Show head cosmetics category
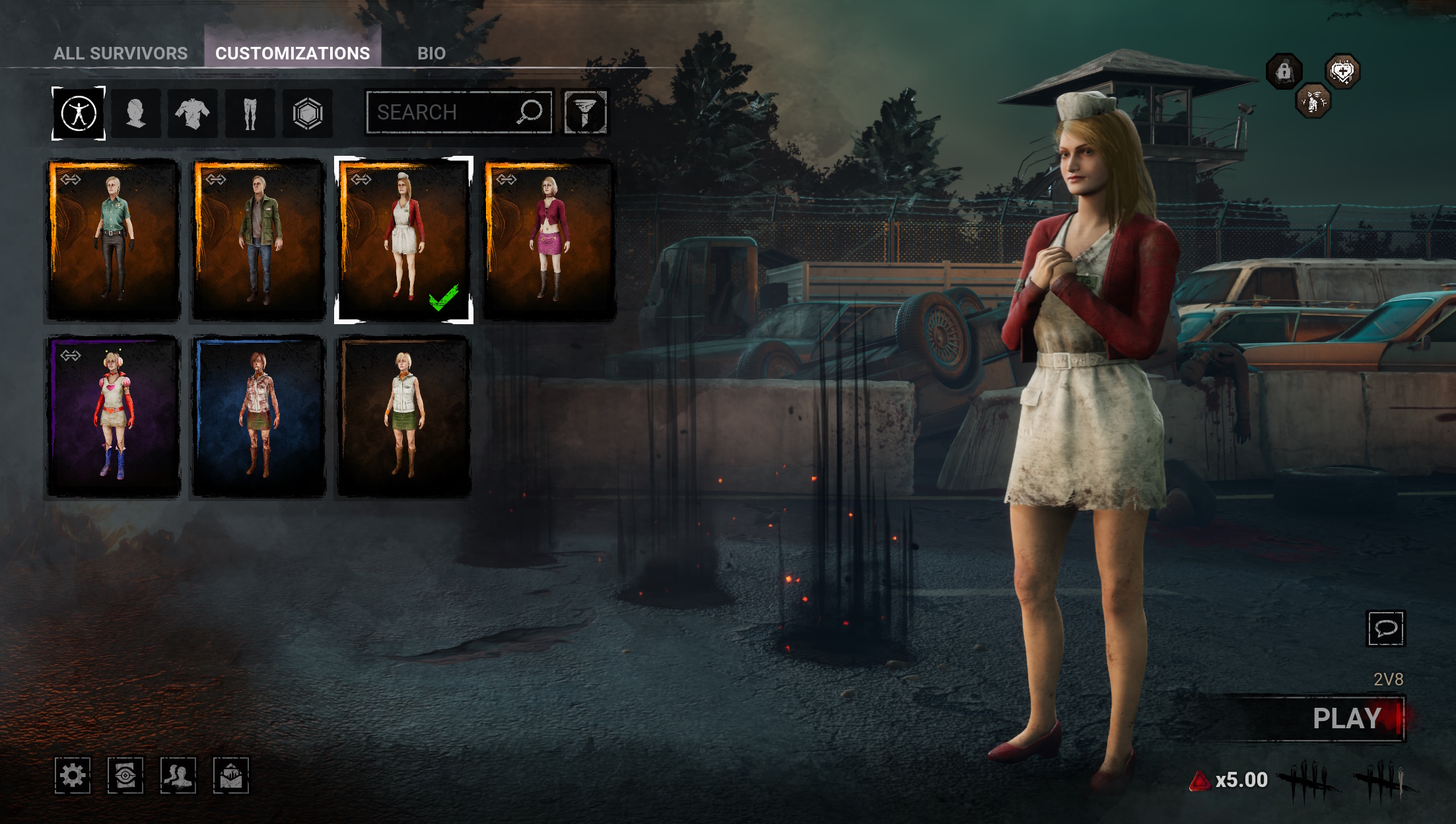This screenshot has height=824, width=1456. (136, 114)
